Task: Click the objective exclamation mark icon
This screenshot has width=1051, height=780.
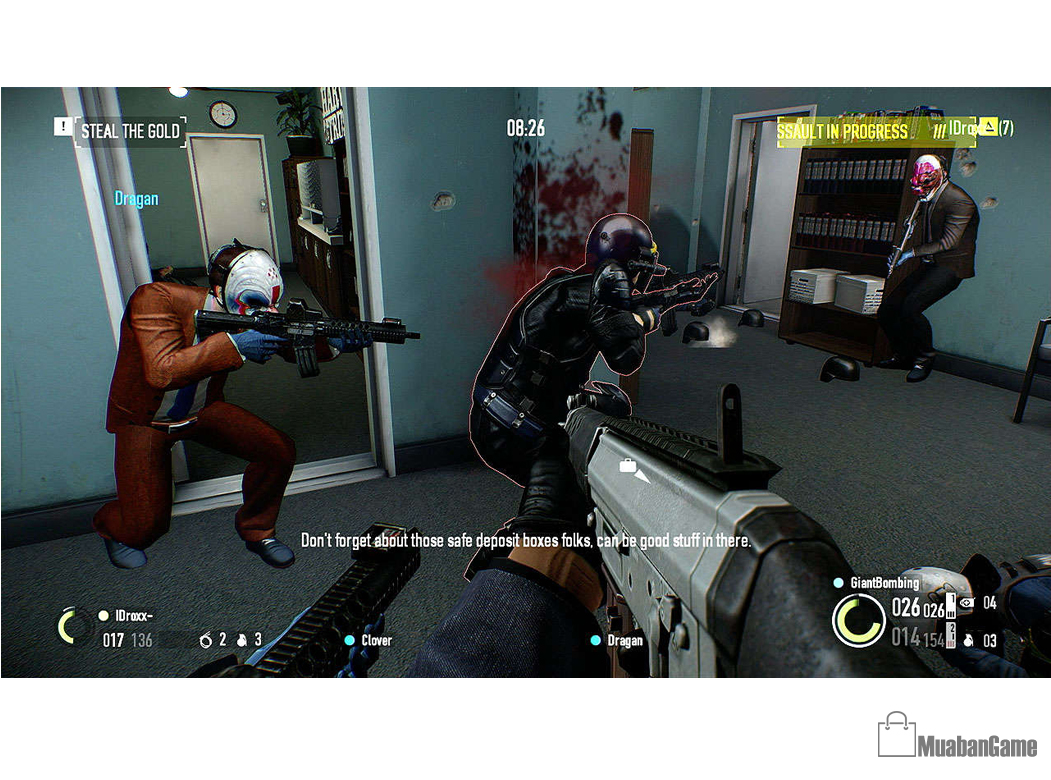Action: [x=63, y=127]
